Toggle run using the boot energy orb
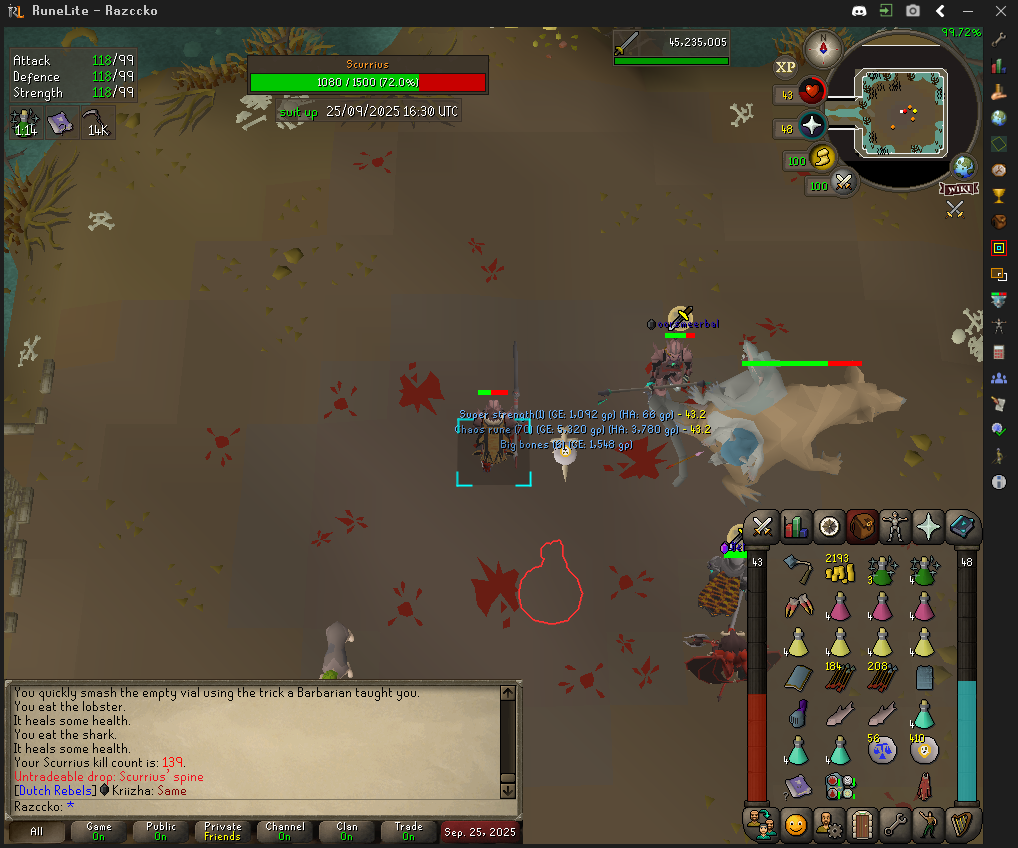The height and width of the screenshot is (848, 1018). point(823,157)
